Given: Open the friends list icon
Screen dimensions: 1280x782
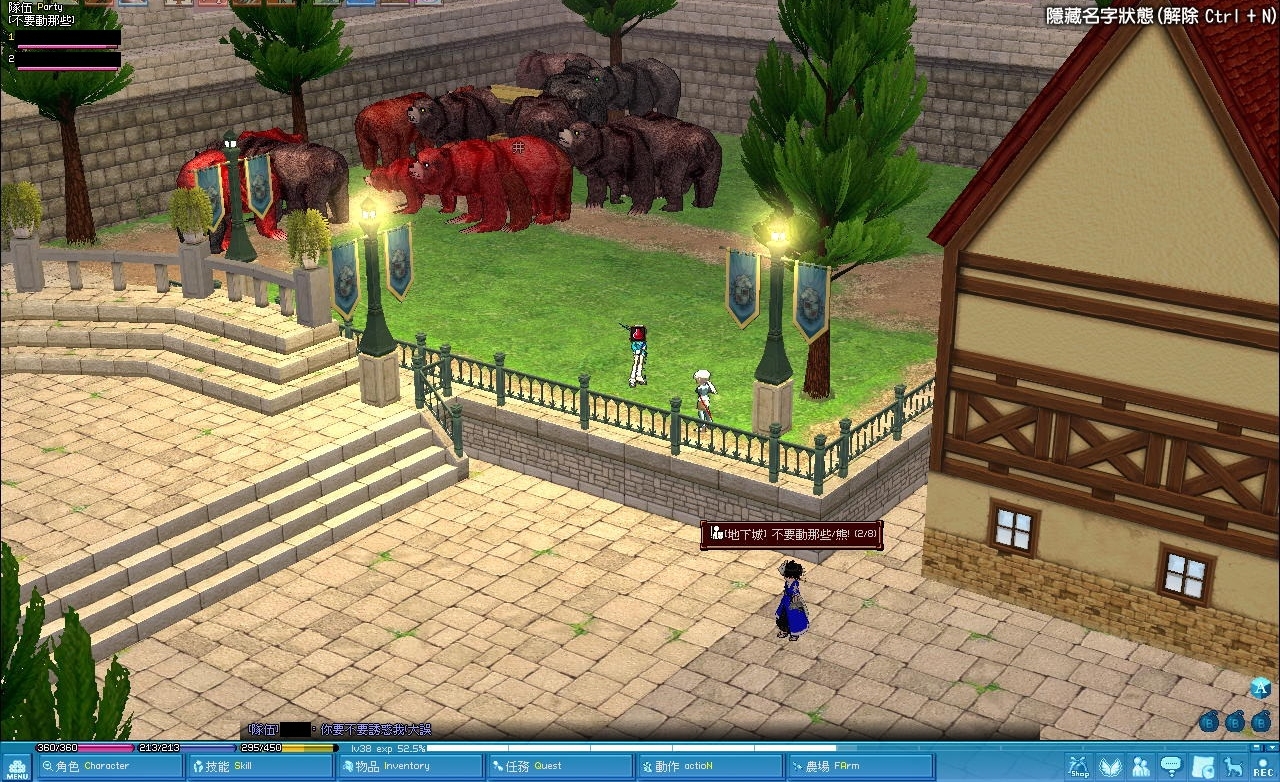Looking at the screenshot, I should tap(1141, 767).
